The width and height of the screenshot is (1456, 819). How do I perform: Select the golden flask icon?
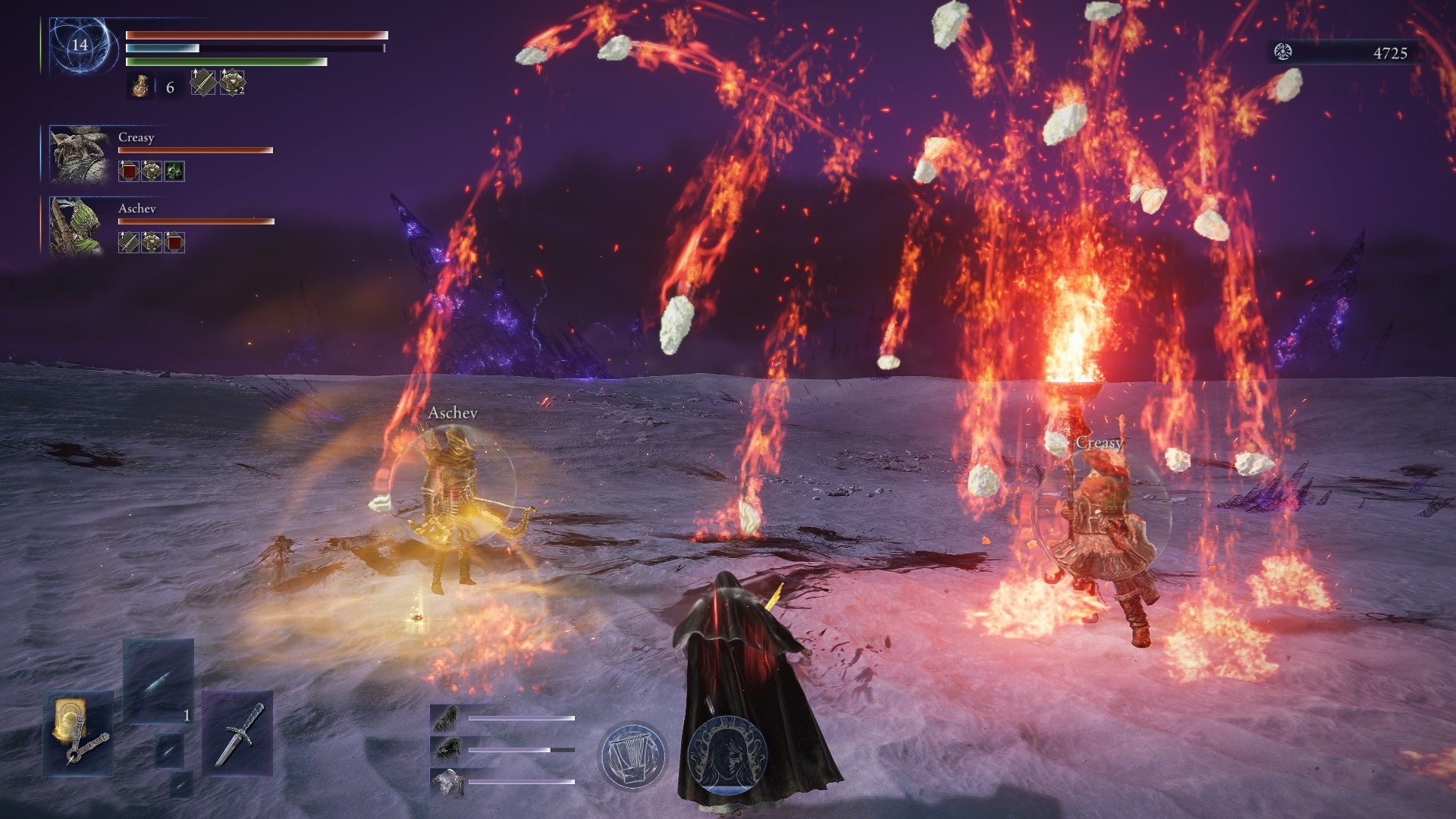tap(140, 87)
